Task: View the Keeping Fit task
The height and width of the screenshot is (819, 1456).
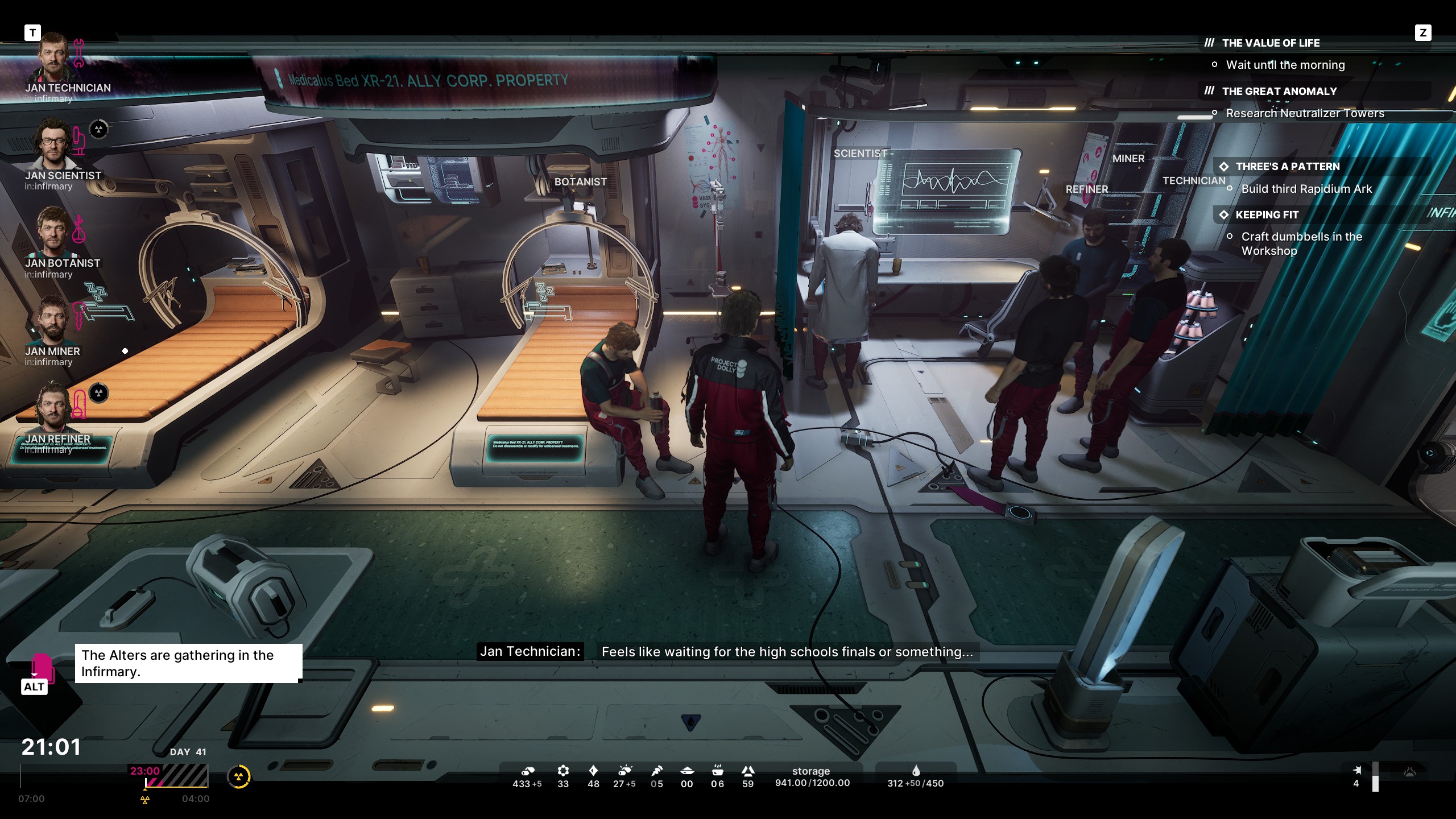Action: [x=1267, y=215]
